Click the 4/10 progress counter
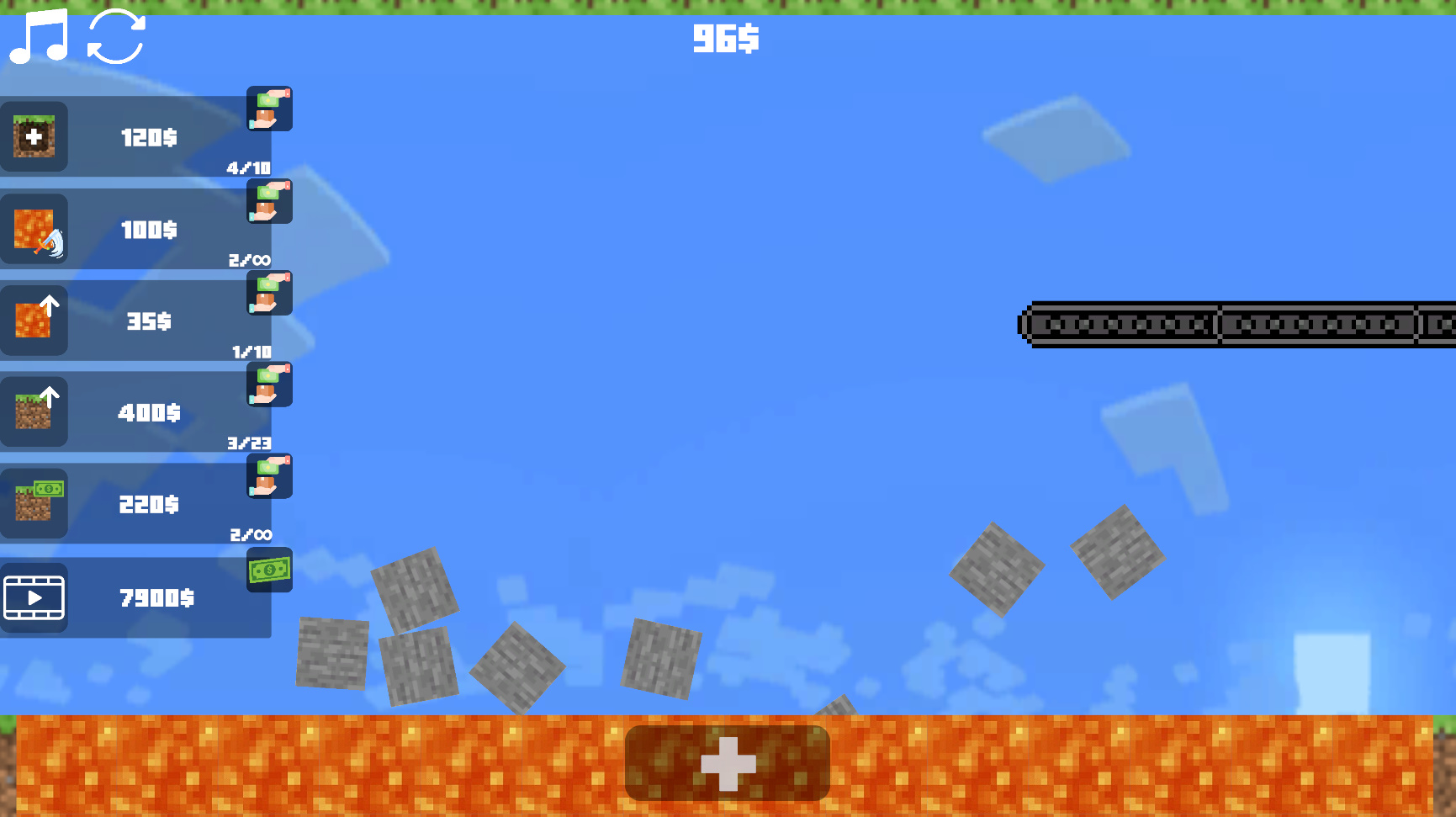 (248, 168)
